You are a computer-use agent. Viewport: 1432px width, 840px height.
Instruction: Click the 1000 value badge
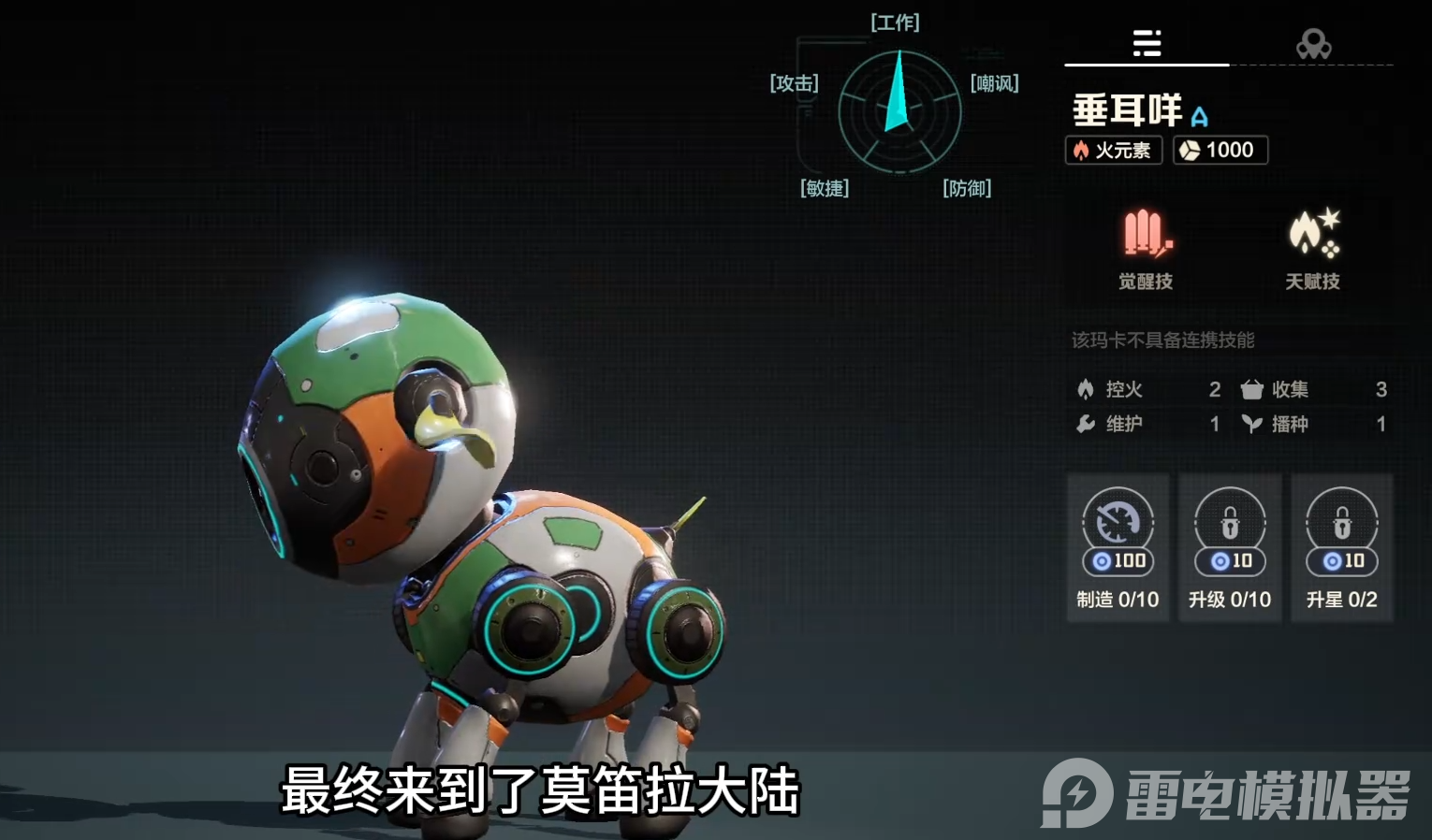tap(1220, 151)
